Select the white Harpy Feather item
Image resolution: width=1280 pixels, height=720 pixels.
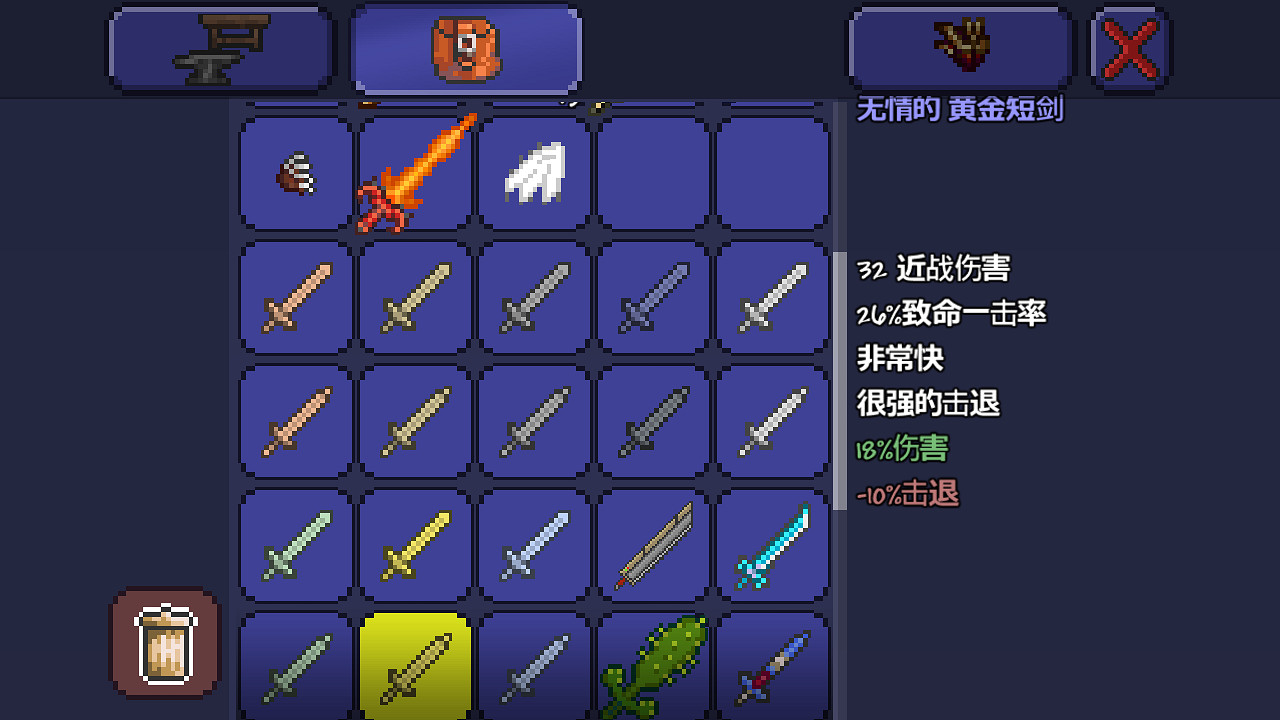[x=533, y=173]
